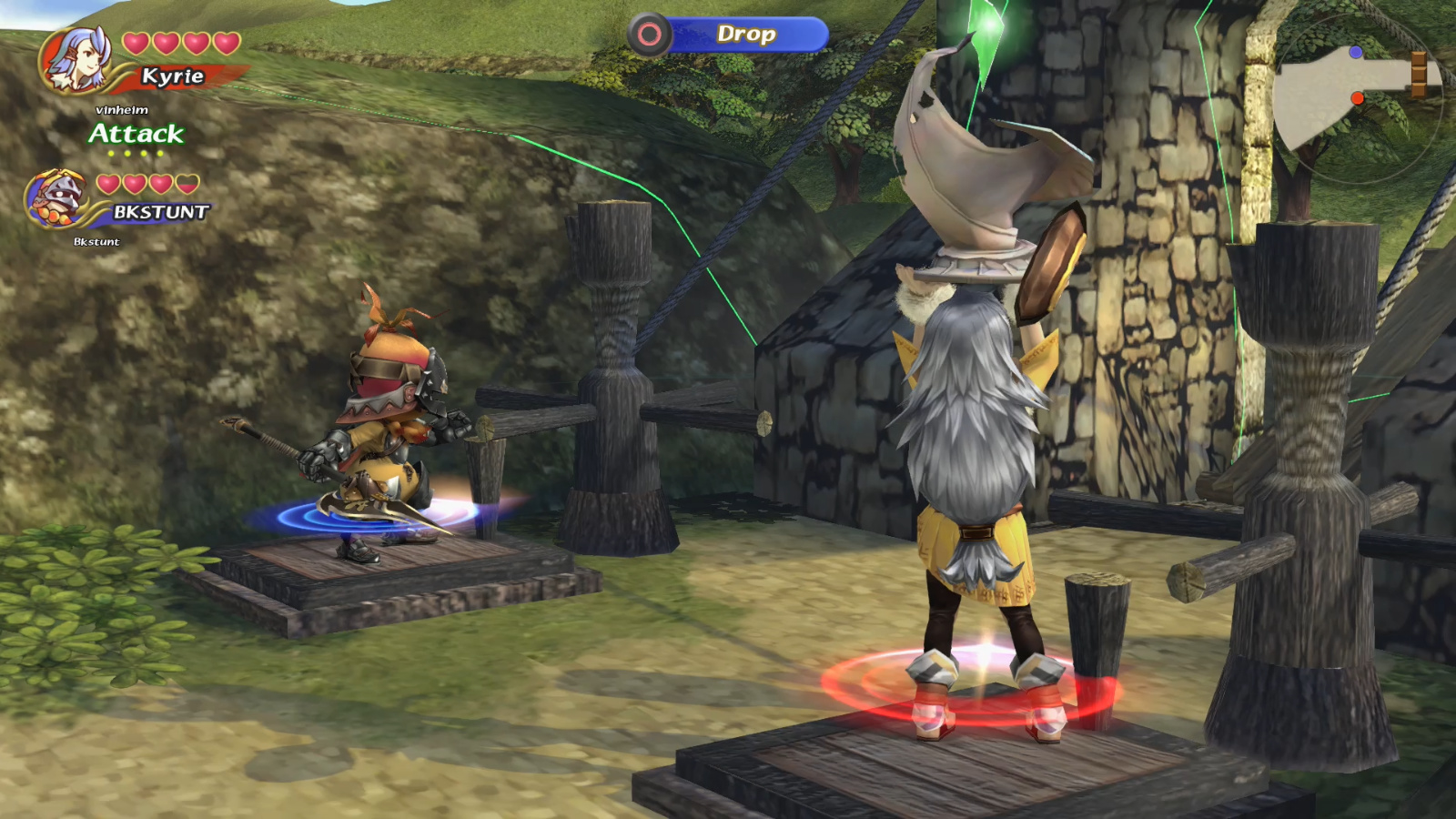Click the vinheim weapon label above Attack
Screen dimensions: 1456x819
click(x=121, y=111)
